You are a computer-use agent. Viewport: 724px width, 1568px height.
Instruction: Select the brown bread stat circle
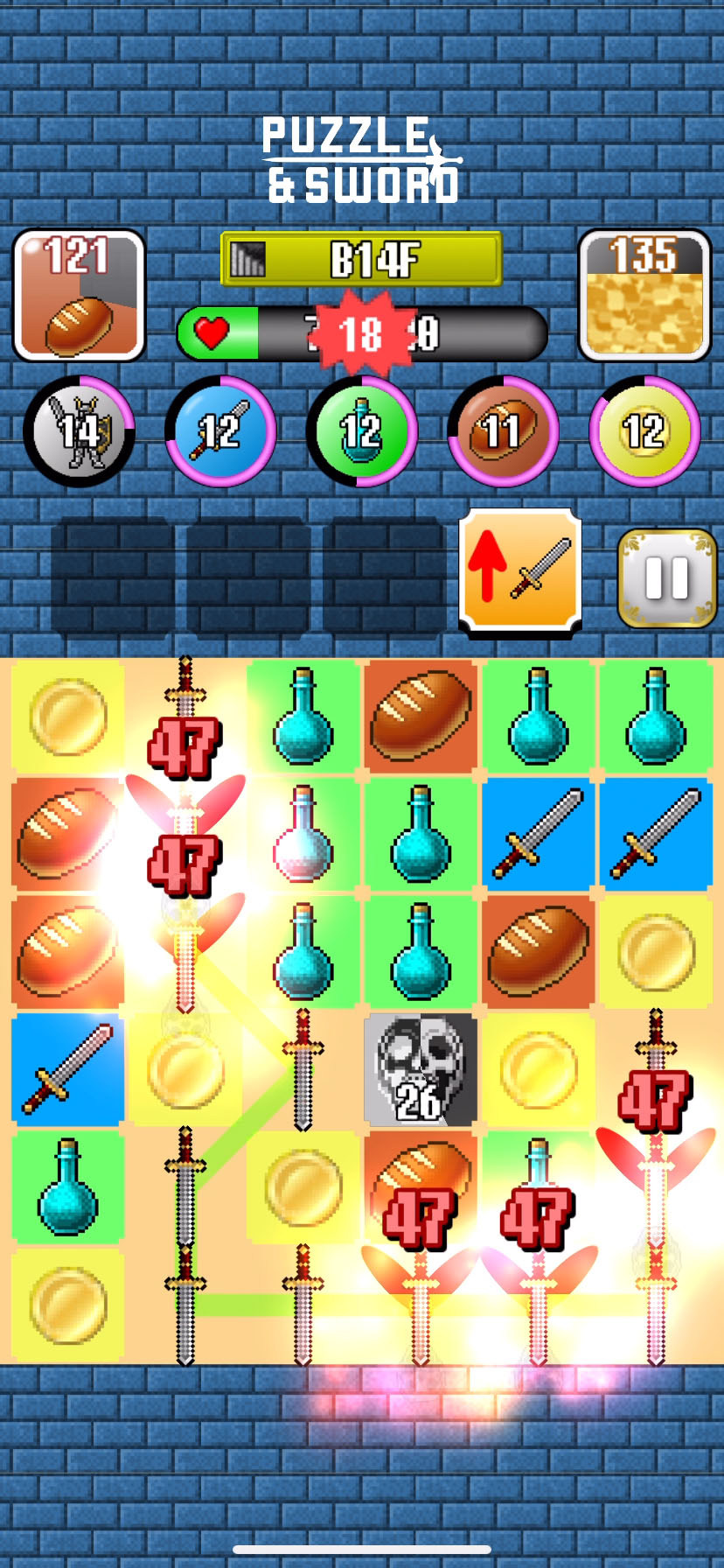[503, 430]
